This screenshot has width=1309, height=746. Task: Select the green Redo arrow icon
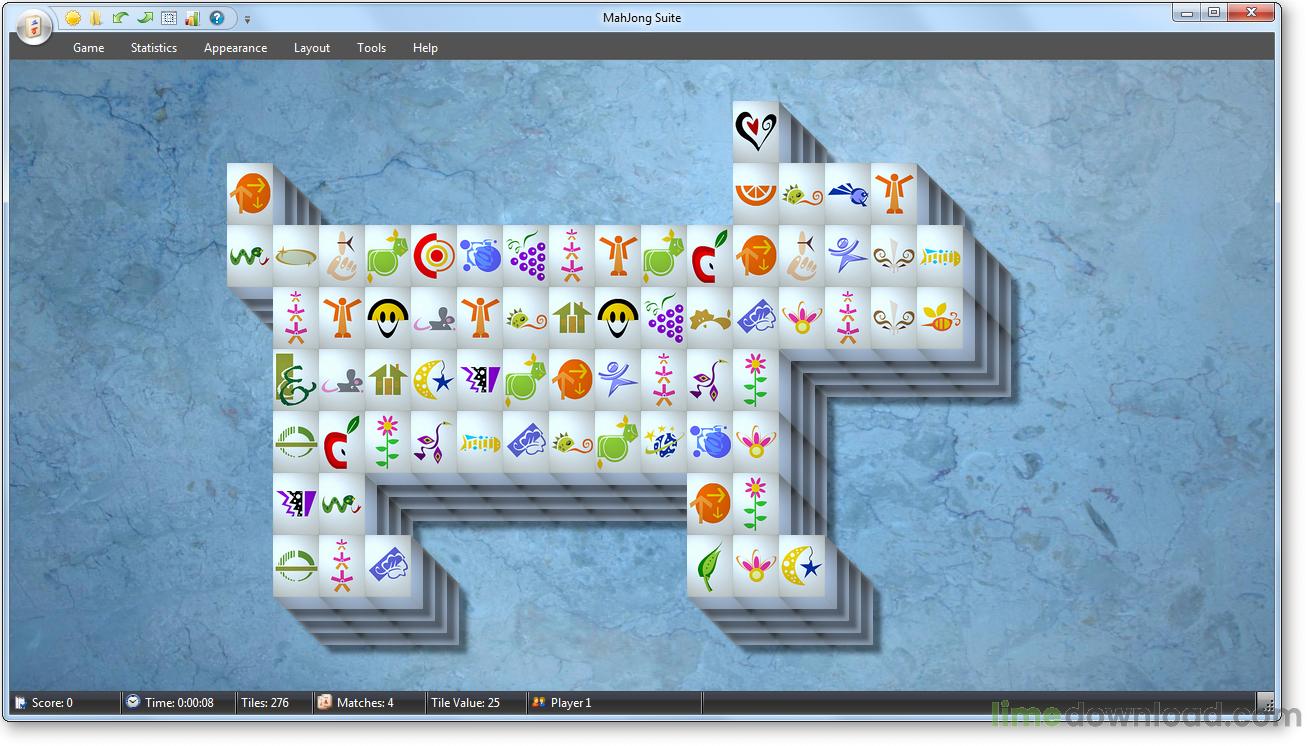144,18
